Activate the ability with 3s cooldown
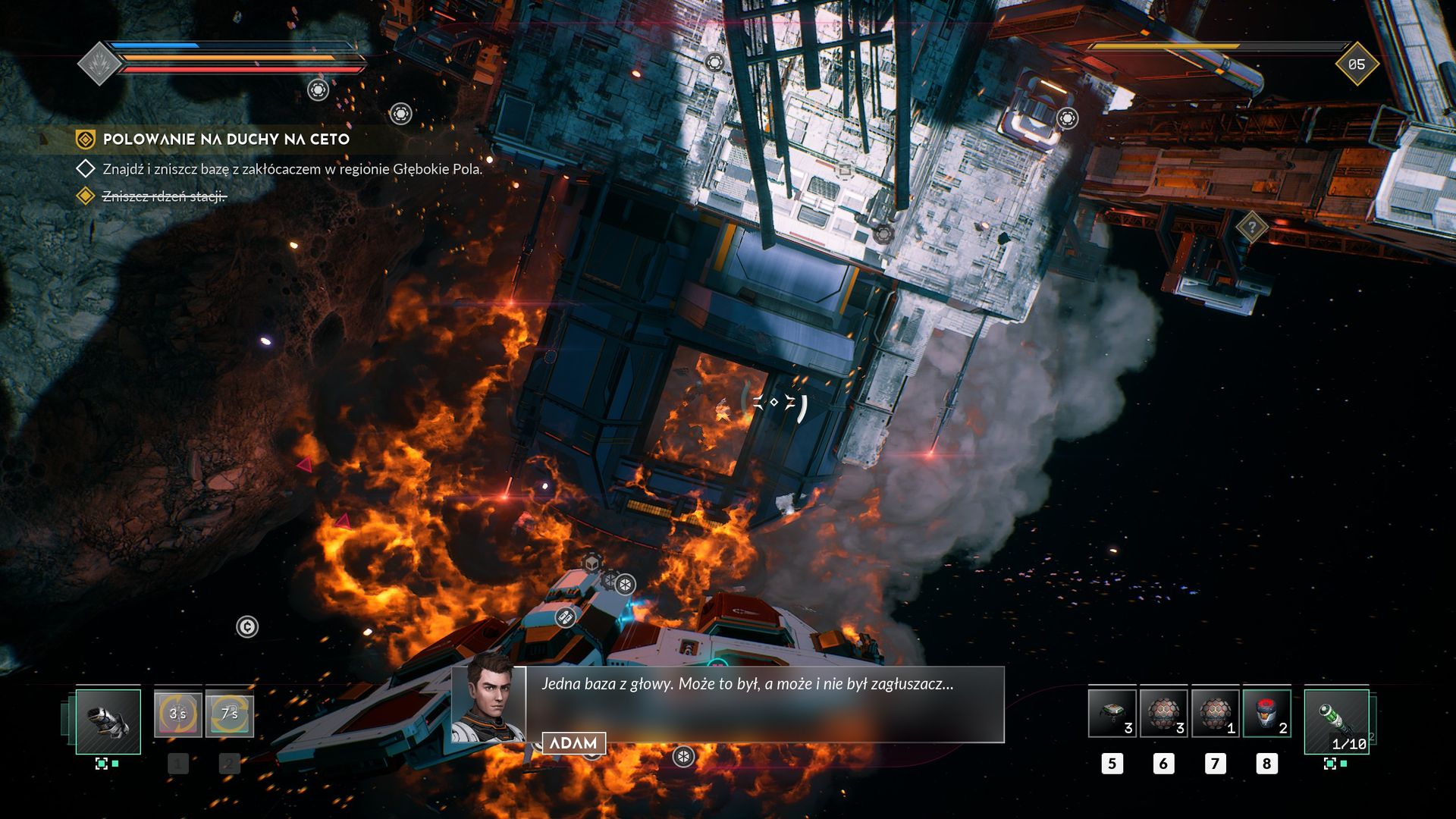Viewport: 1456px width, 819px height. click(178, 714)
